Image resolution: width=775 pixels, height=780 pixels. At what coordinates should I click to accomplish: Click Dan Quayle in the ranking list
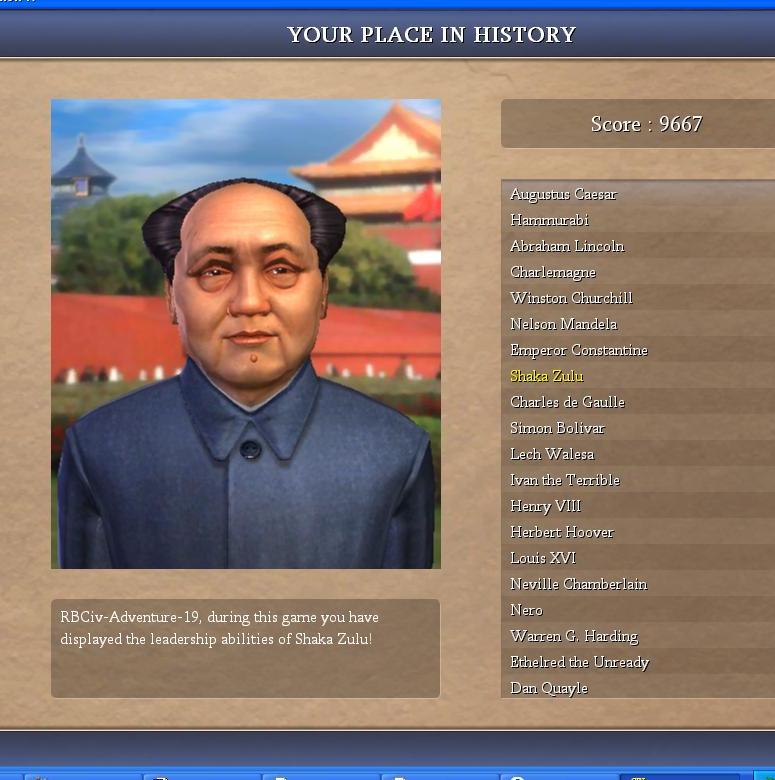click(548, 688)
